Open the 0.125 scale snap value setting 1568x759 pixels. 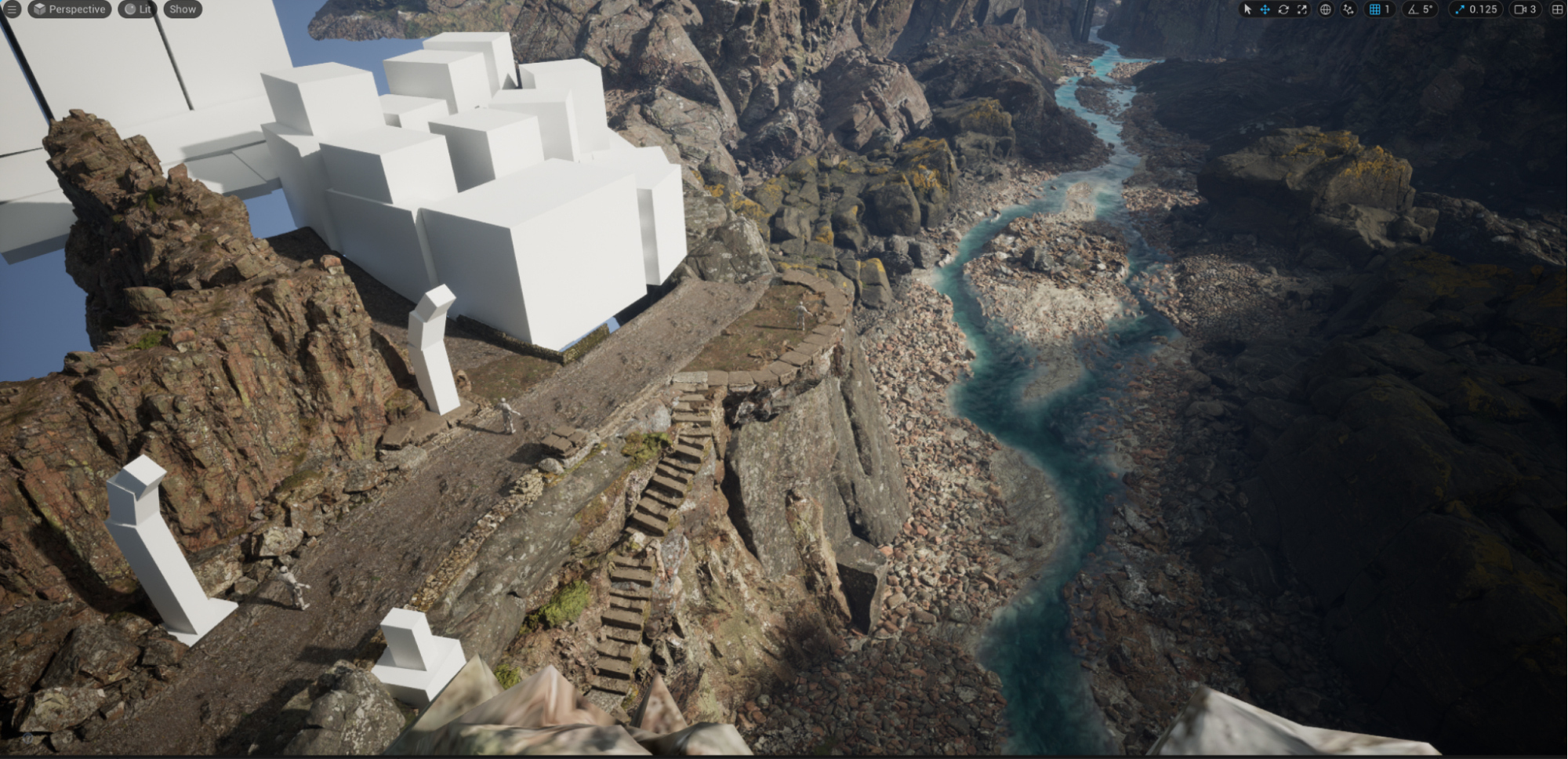[1475, 9]
